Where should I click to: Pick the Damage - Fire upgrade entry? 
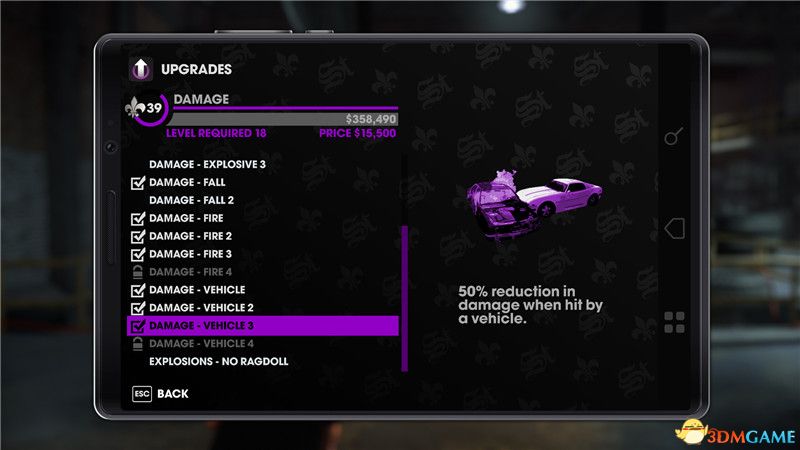(186, 218)
